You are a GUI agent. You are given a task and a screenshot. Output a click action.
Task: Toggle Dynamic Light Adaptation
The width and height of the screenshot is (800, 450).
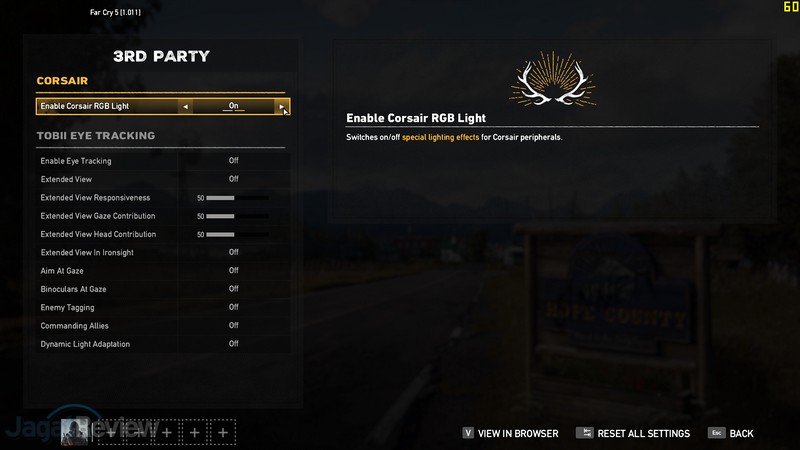click(x=233, y=344)
